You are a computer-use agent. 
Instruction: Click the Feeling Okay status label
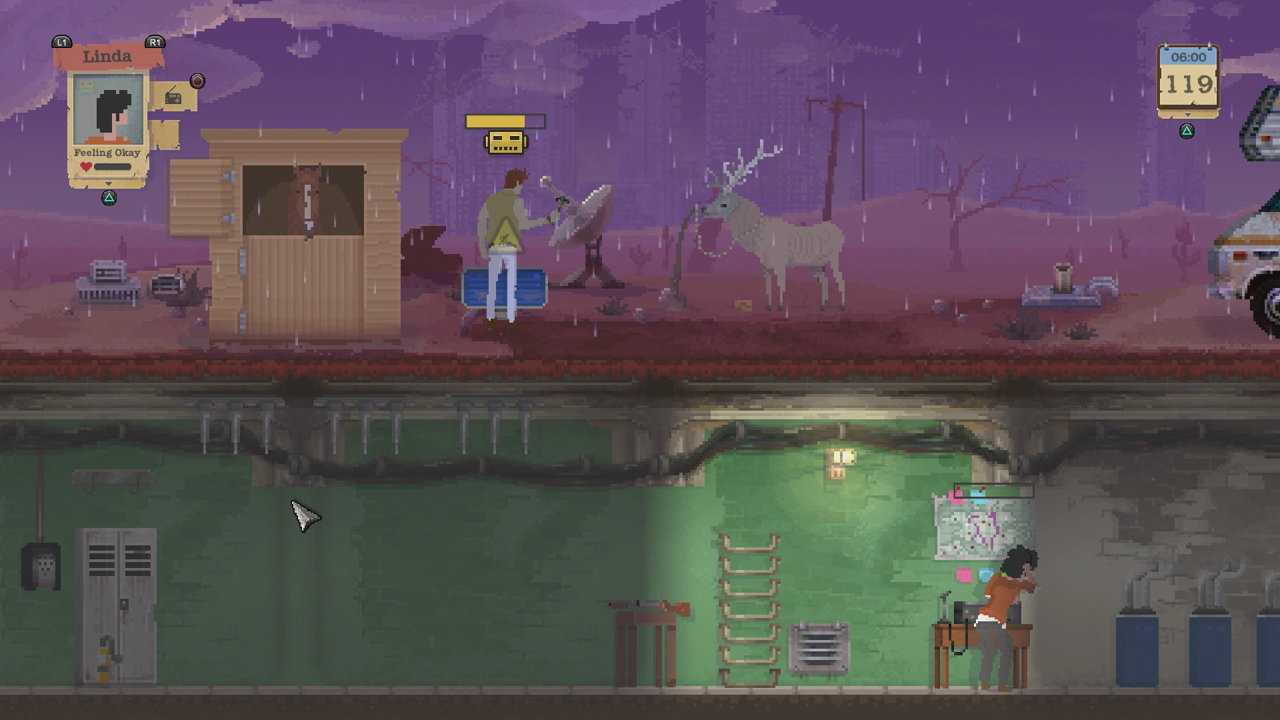coord(107,152)
